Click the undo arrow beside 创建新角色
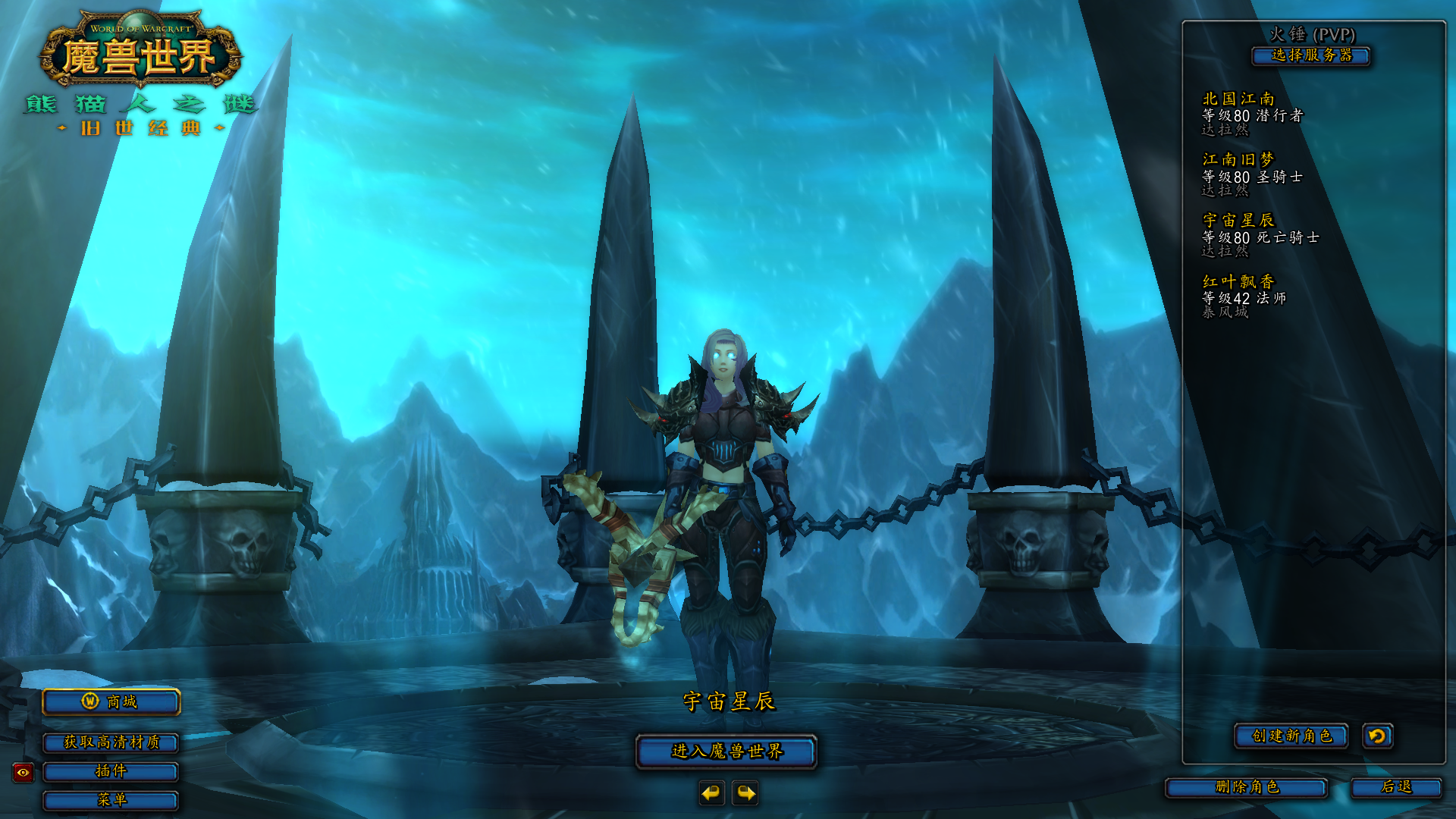Viewport: 1456px width, 819px height. point(1377,736)
